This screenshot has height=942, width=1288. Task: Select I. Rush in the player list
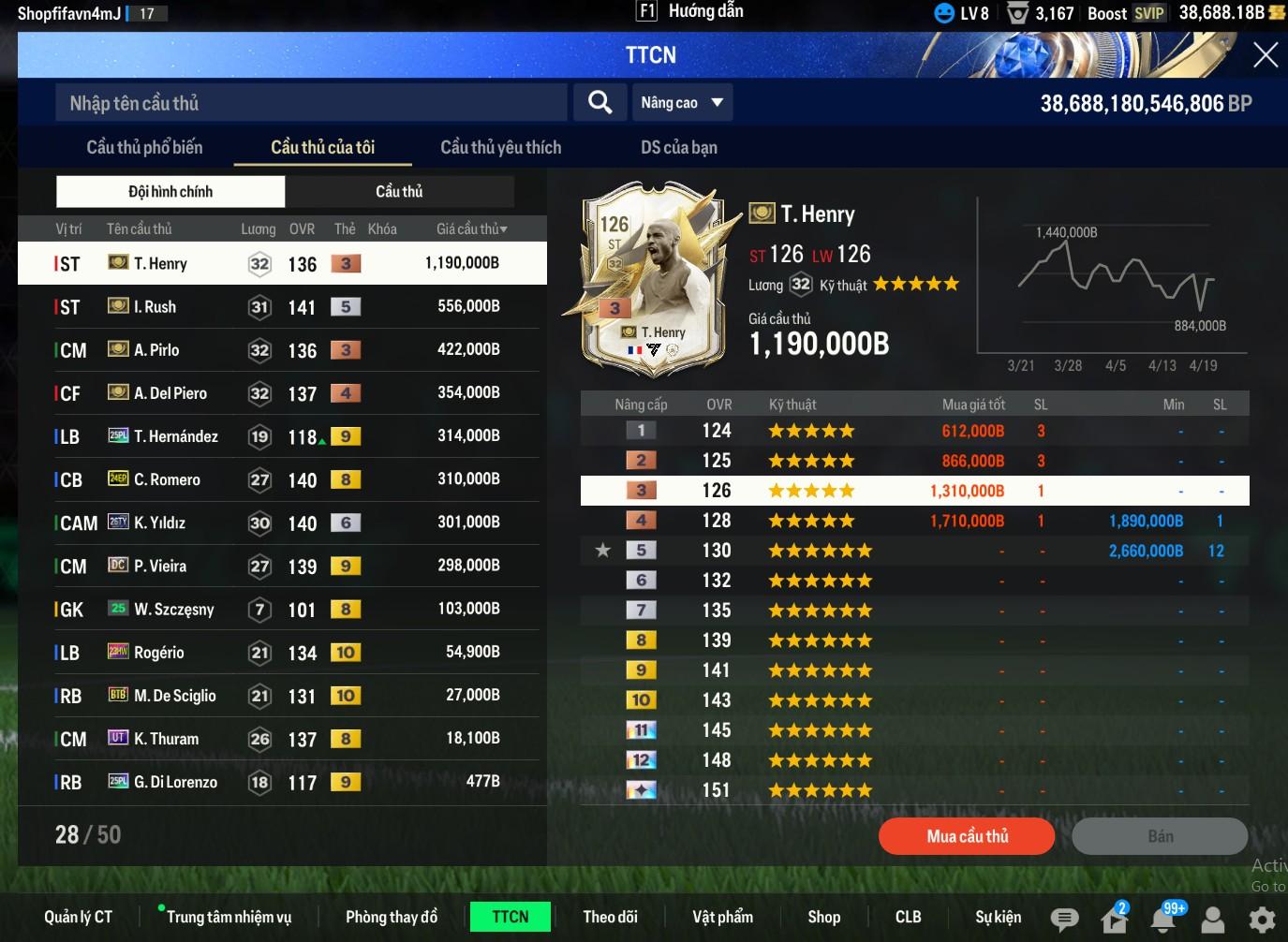point(281,306)
